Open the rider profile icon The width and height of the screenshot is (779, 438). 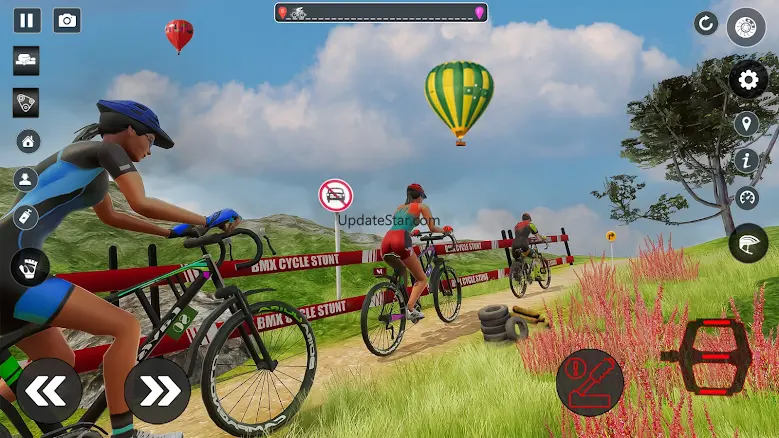(27, 179)
